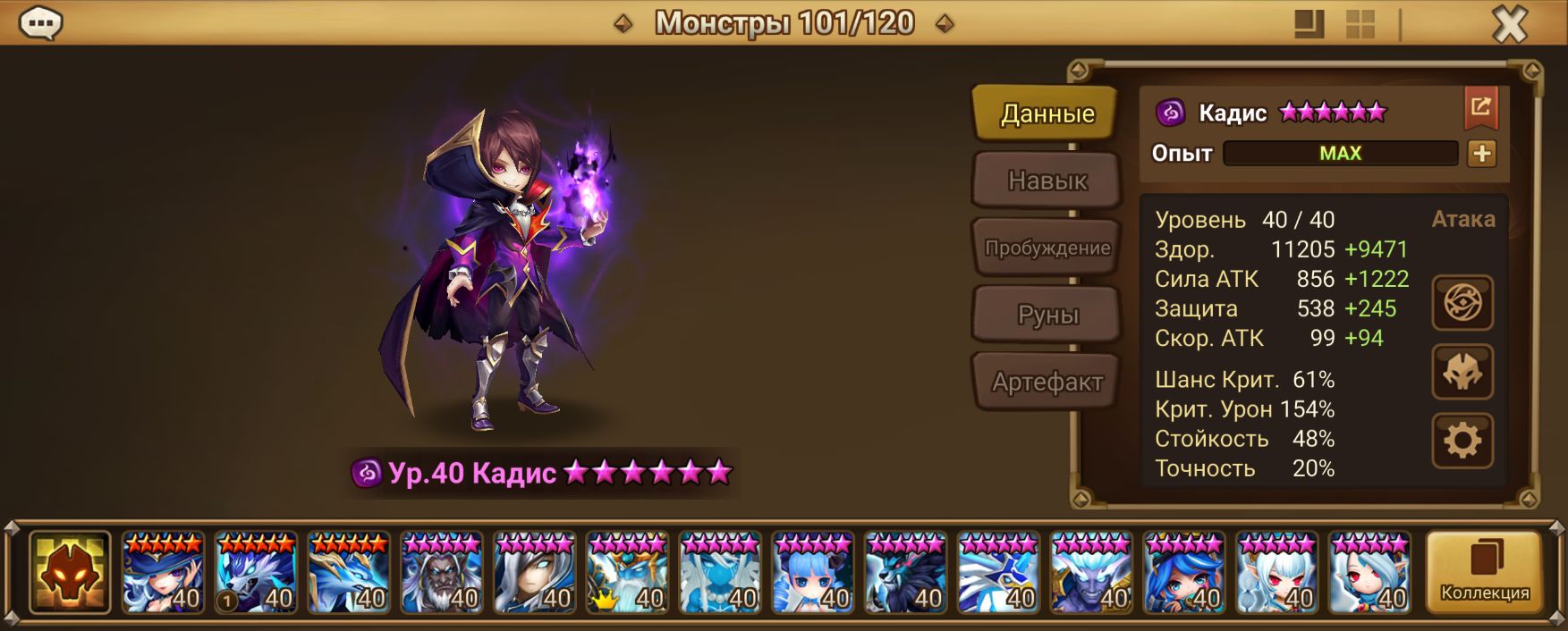Close the Monsters screen with the X
1568x631 pixels.
[x=1510, y=24]
